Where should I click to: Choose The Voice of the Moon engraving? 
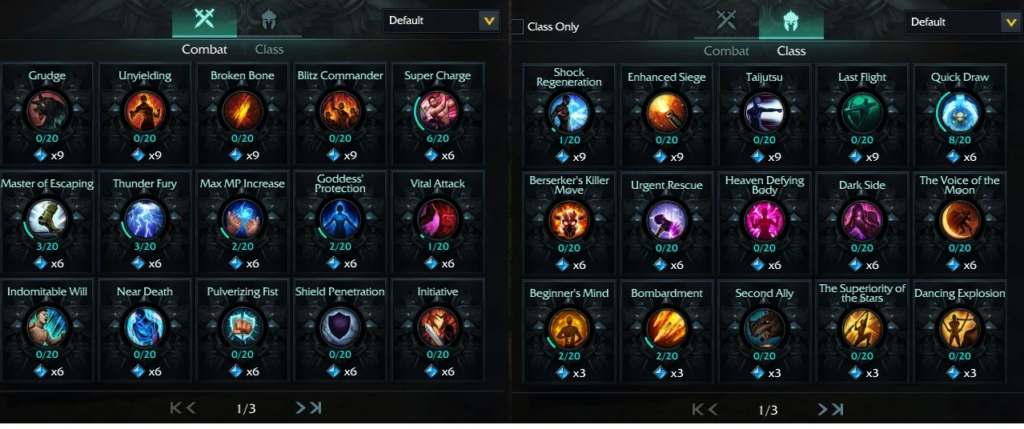click(x=959, y=220)
